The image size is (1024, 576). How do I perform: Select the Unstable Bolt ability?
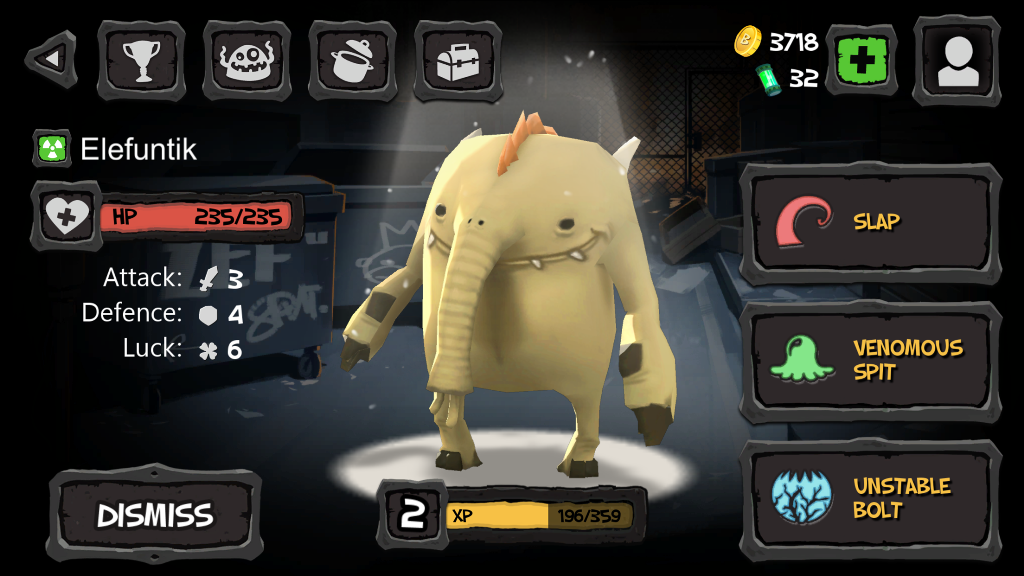[x=870, y=499]
